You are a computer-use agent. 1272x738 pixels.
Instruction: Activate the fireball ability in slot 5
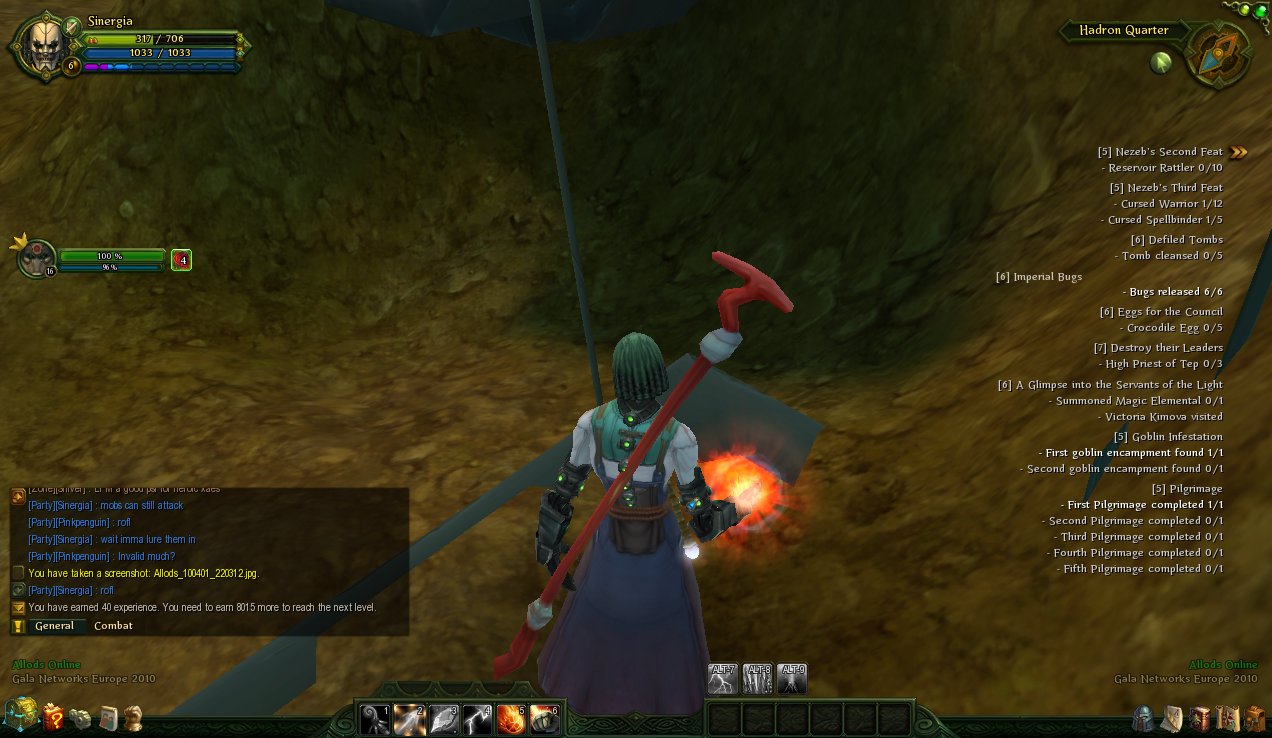click(511, 718)
